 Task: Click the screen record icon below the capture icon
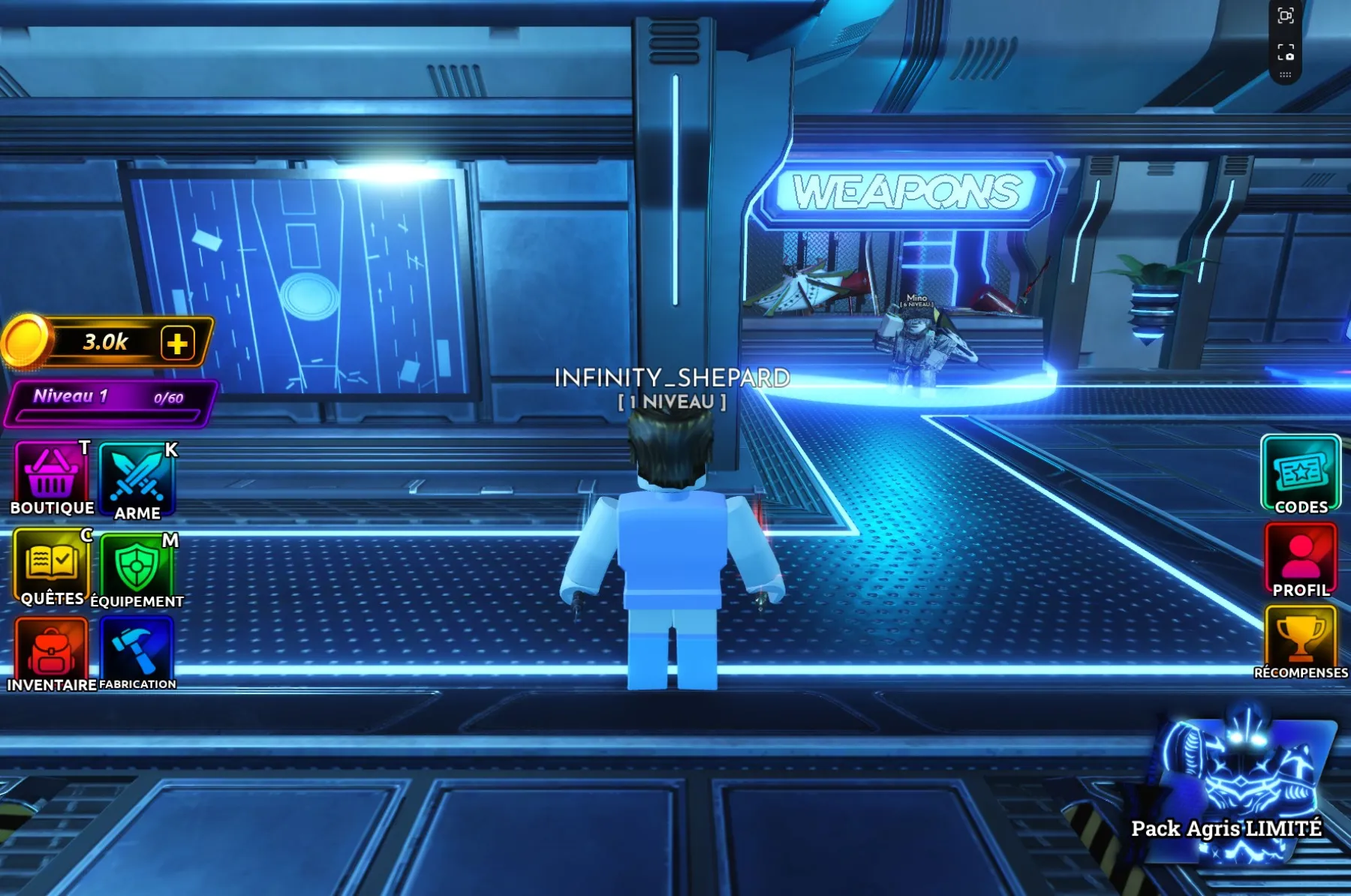1286,52
